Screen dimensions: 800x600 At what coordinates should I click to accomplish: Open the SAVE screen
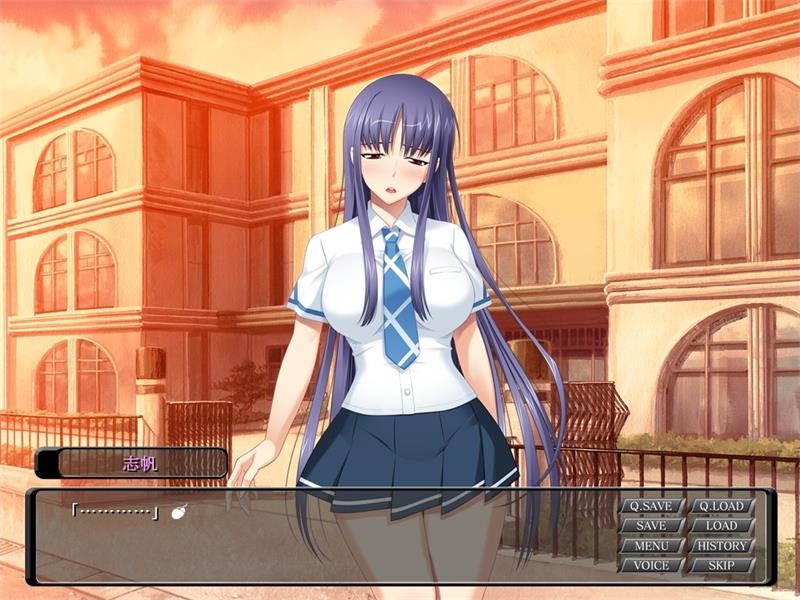coord(651,526)
